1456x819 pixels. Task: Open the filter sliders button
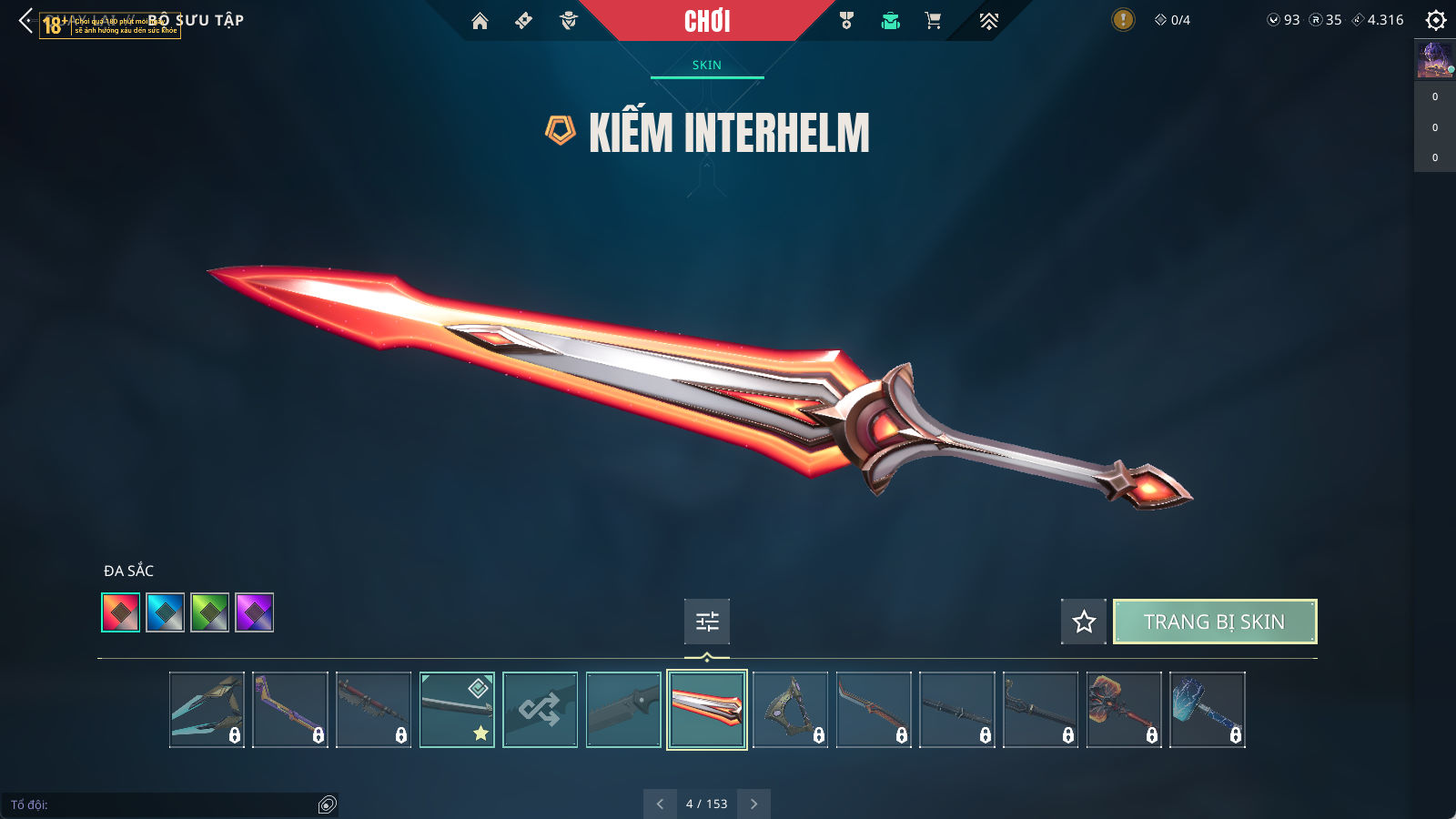coord(707,622)
